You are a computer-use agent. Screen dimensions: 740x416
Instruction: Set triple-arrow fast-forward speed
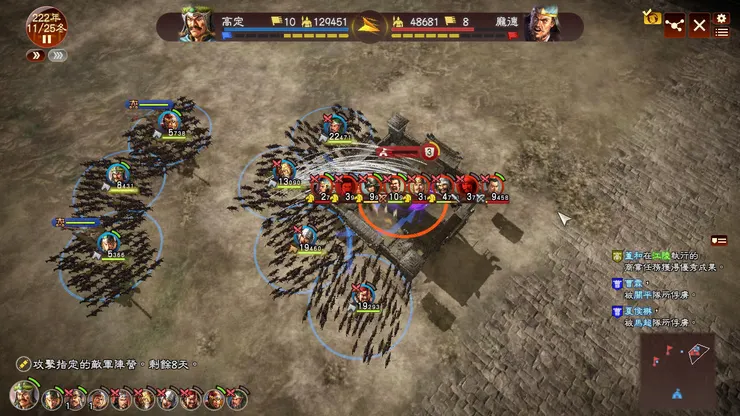[x=58, y=56]
